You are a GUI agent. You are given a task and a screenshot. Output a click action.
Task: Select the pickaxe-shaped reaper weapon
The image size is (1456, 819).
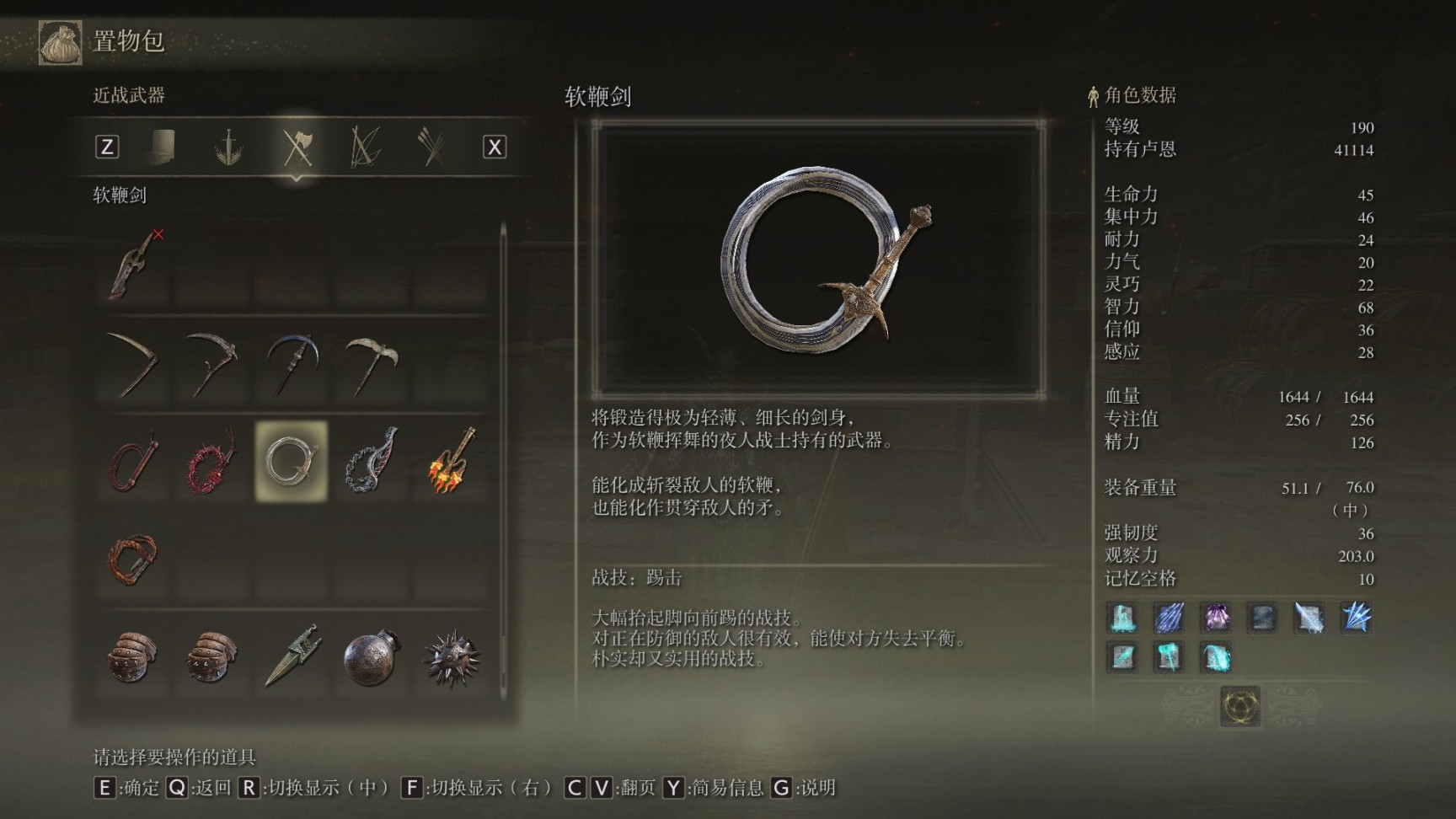[x=371, y=364]
